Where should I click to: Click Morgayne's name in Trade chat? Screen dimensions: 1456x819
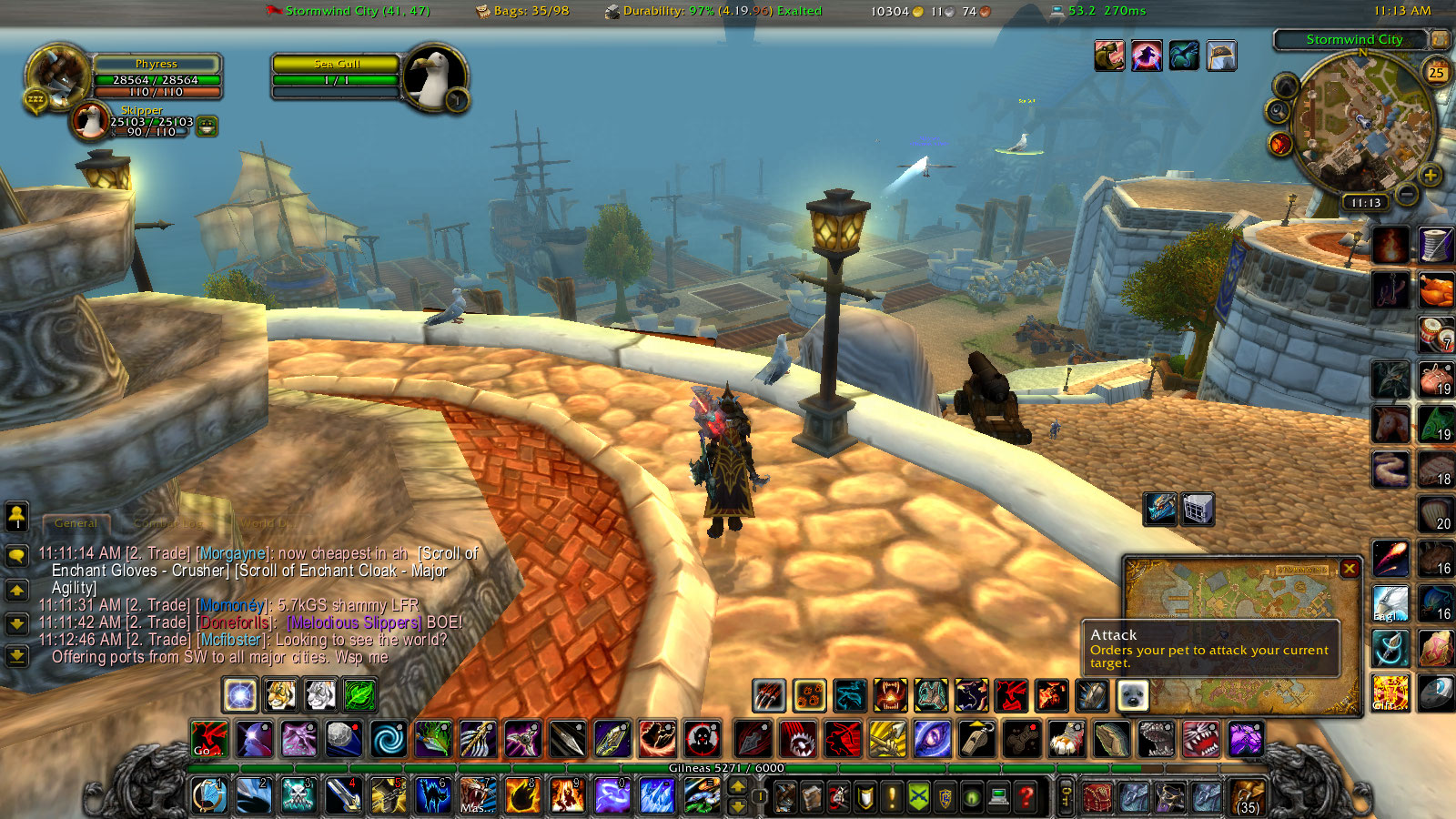(233, 553)
